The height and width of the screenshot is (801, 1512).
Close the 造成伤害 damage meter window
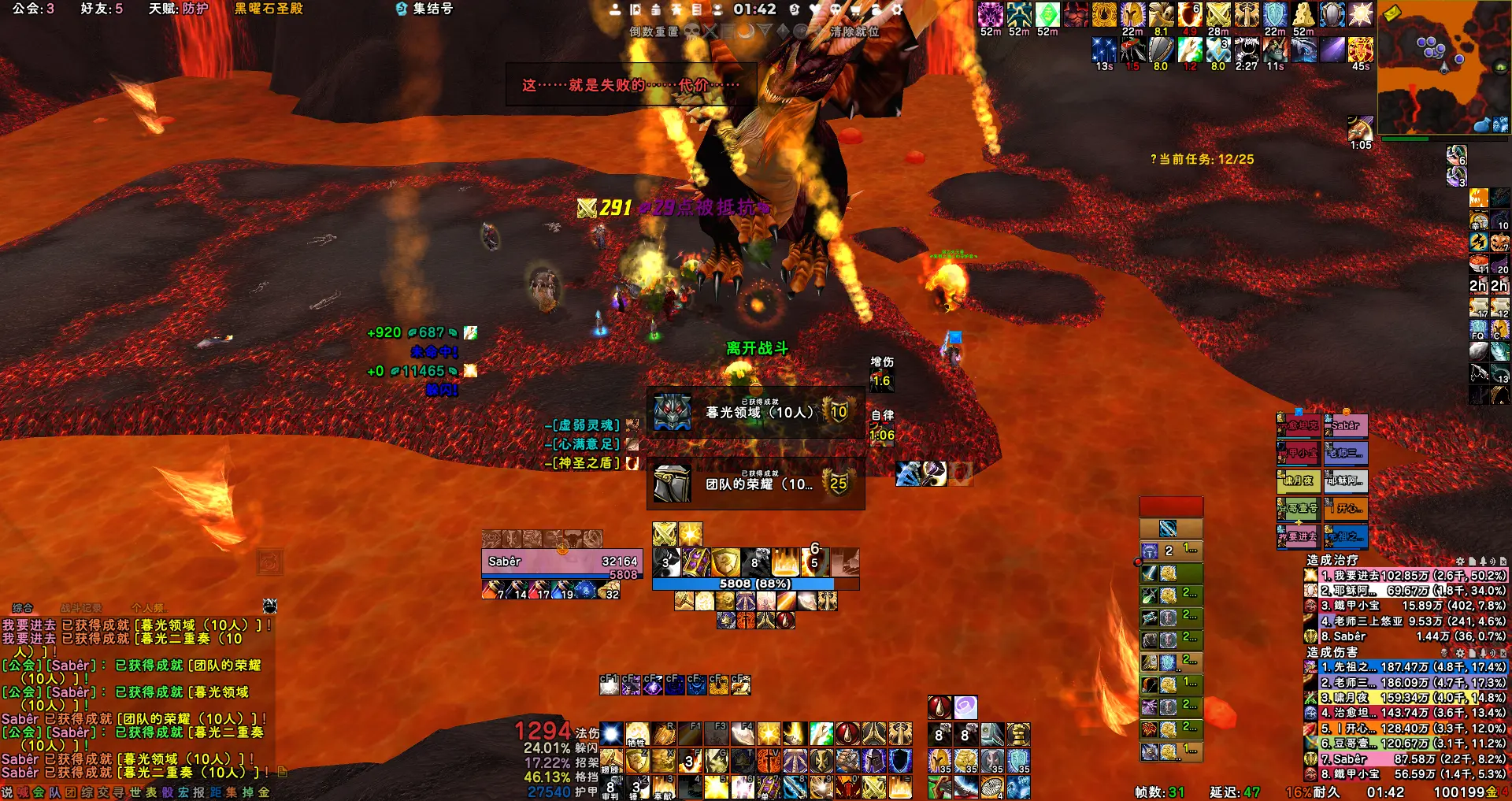pos(1504,653)
